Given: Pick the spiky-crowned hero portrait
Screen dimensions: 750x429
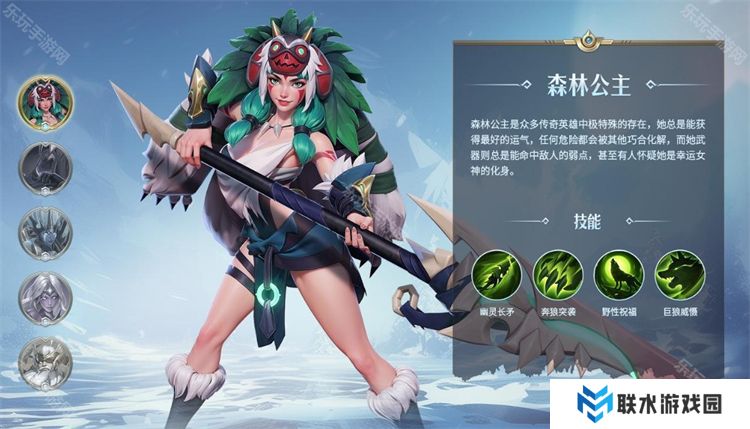Looking at the screenshot, I should [45, 232].
